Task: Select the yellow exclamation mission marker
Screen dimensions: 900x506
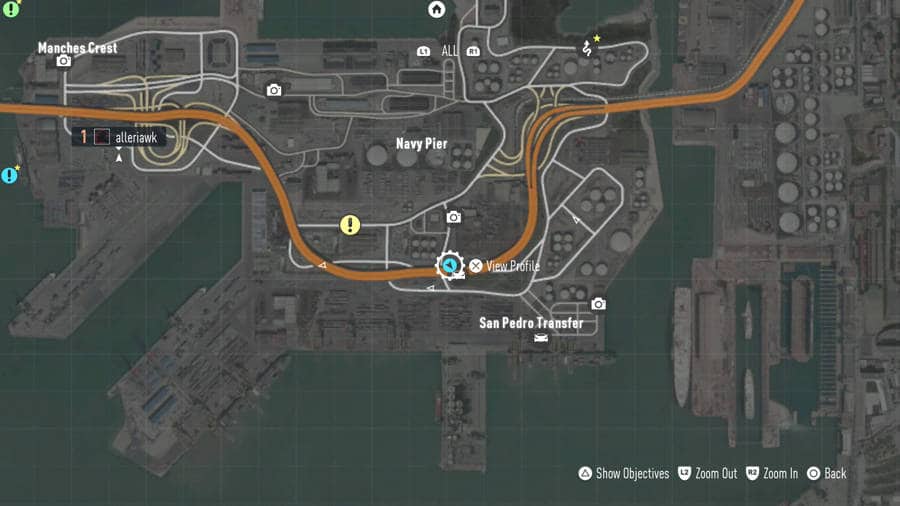Action: point(350,225)
